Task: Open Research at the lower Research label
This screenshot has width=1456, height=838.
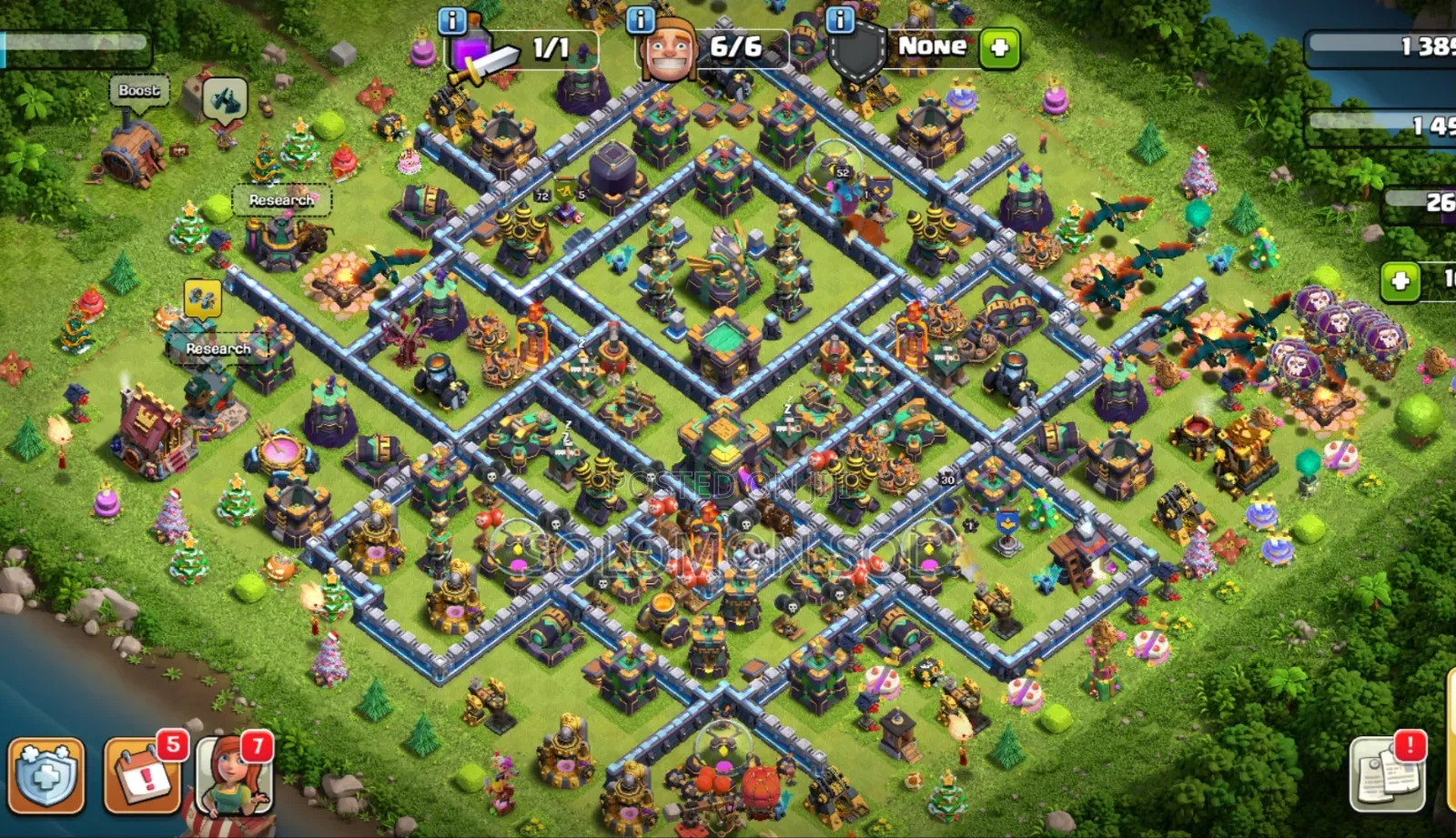Action: [218, 348]
